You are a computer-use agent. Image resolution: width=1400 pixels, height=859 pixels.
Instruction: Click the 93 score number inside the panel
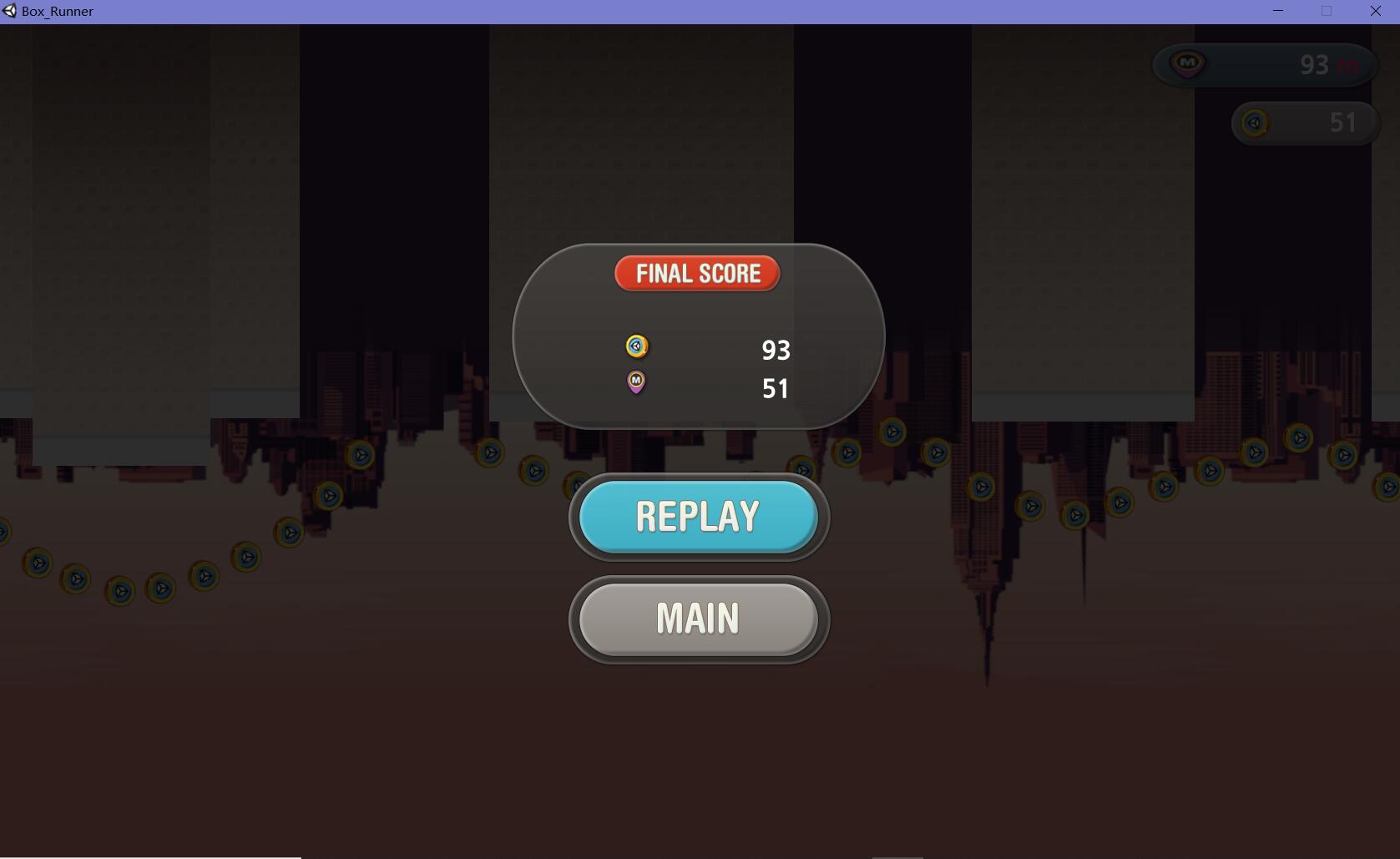point(776,351)
